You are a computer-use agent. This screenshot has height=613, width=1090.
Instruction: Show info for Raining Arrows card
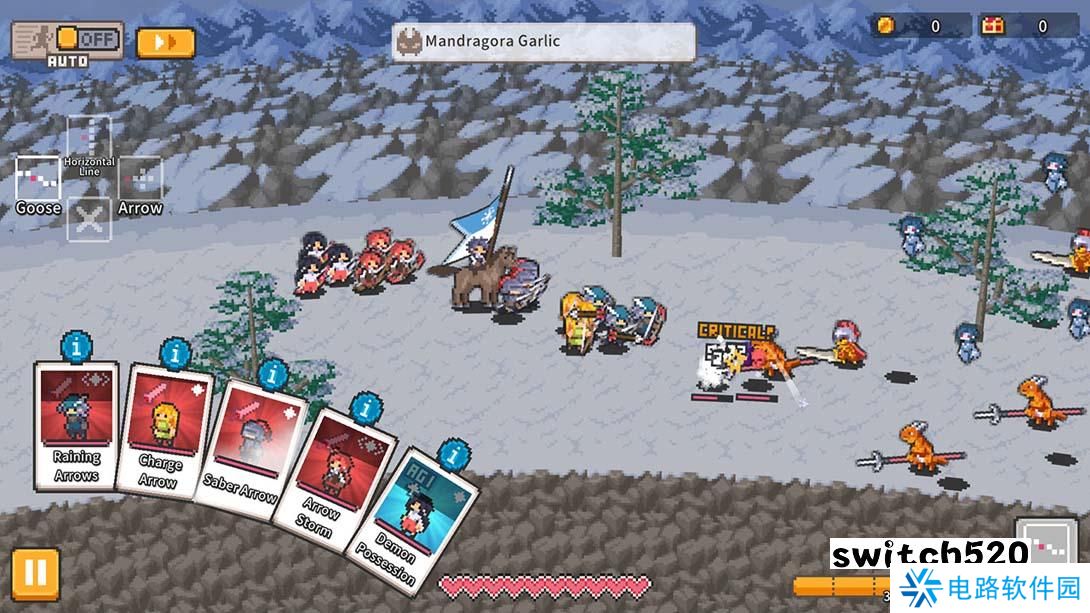pos(76,347)
